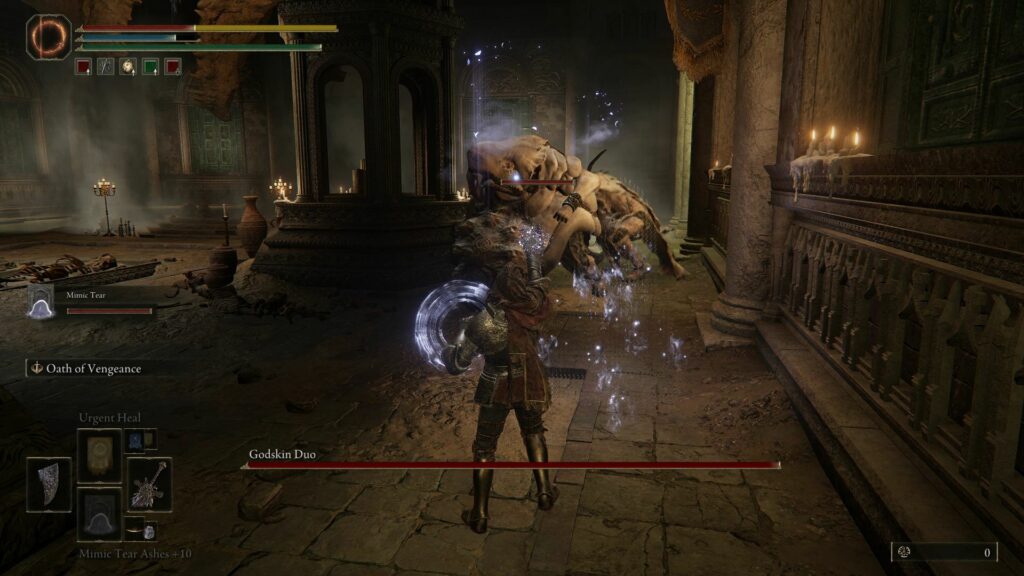
Task: Click the crossed-swords status buff icon
Action: coord(106,67)
